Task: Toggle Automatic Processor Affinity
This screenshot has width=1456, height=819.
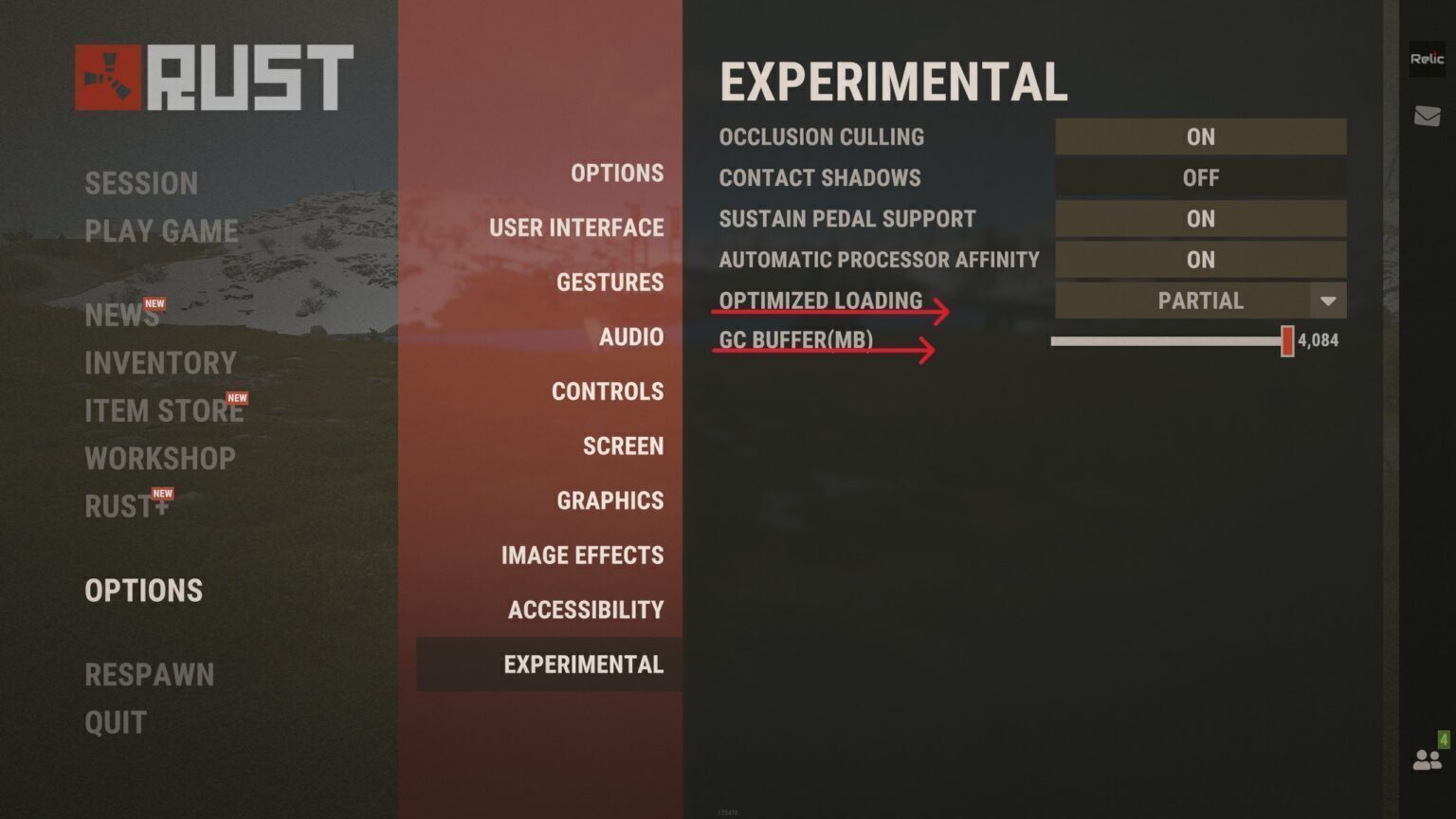Action: (1200, 260)
